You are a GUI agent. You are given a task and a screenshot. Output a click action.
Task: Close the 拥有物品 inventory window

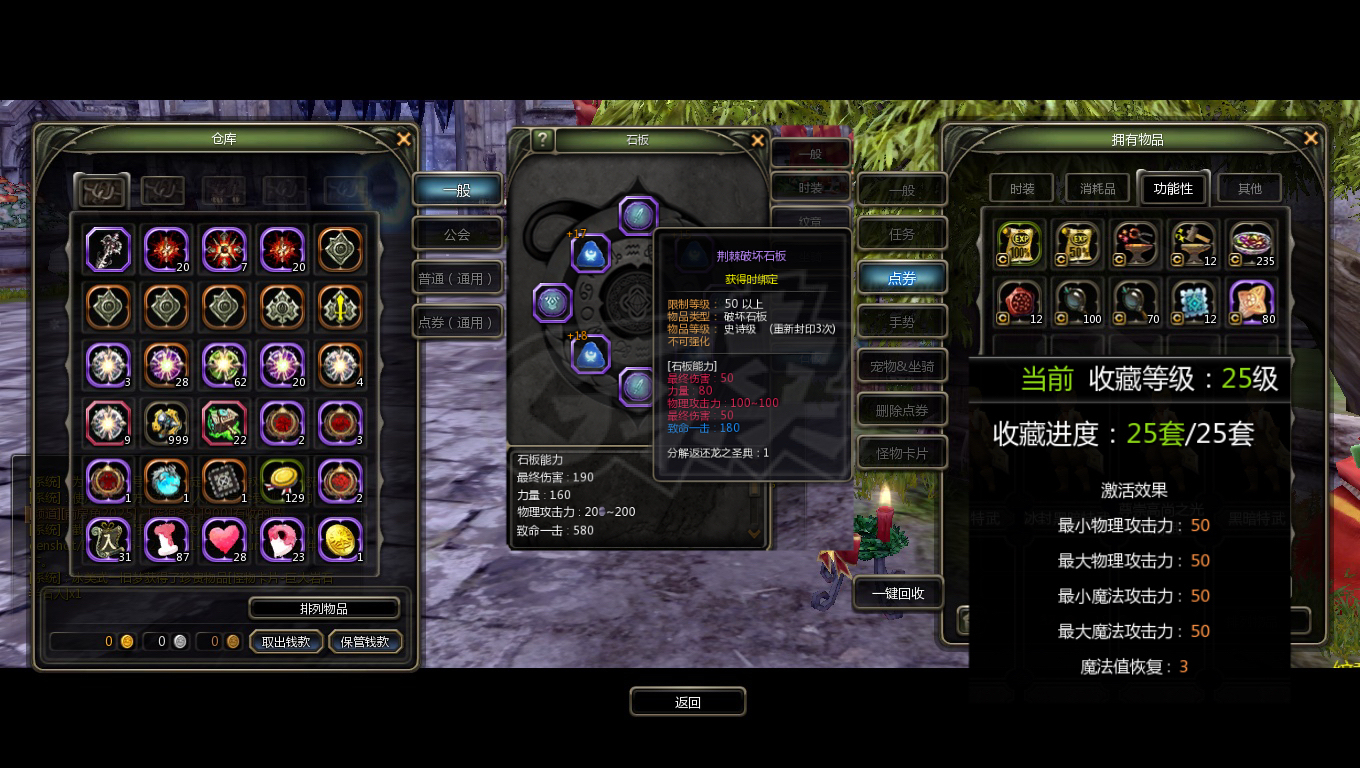[x=1311, y=139]
